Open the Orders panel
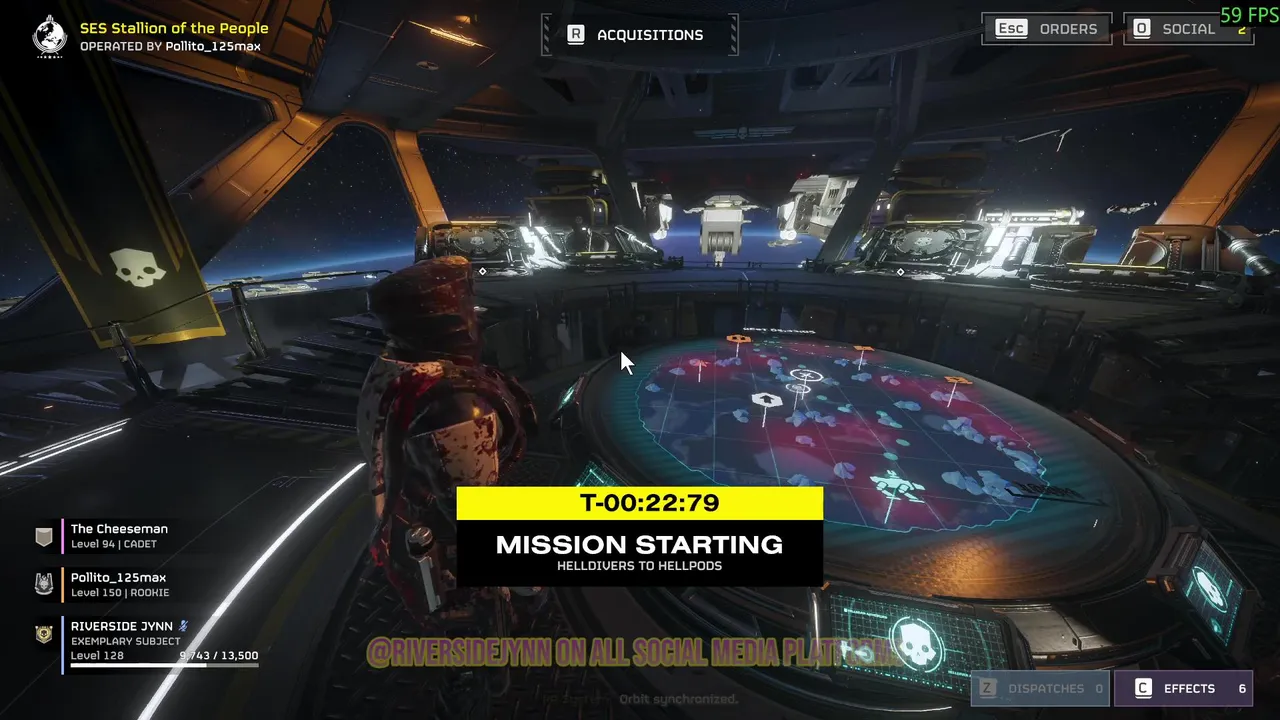The image size is (1280, 720). point(1047,29)
